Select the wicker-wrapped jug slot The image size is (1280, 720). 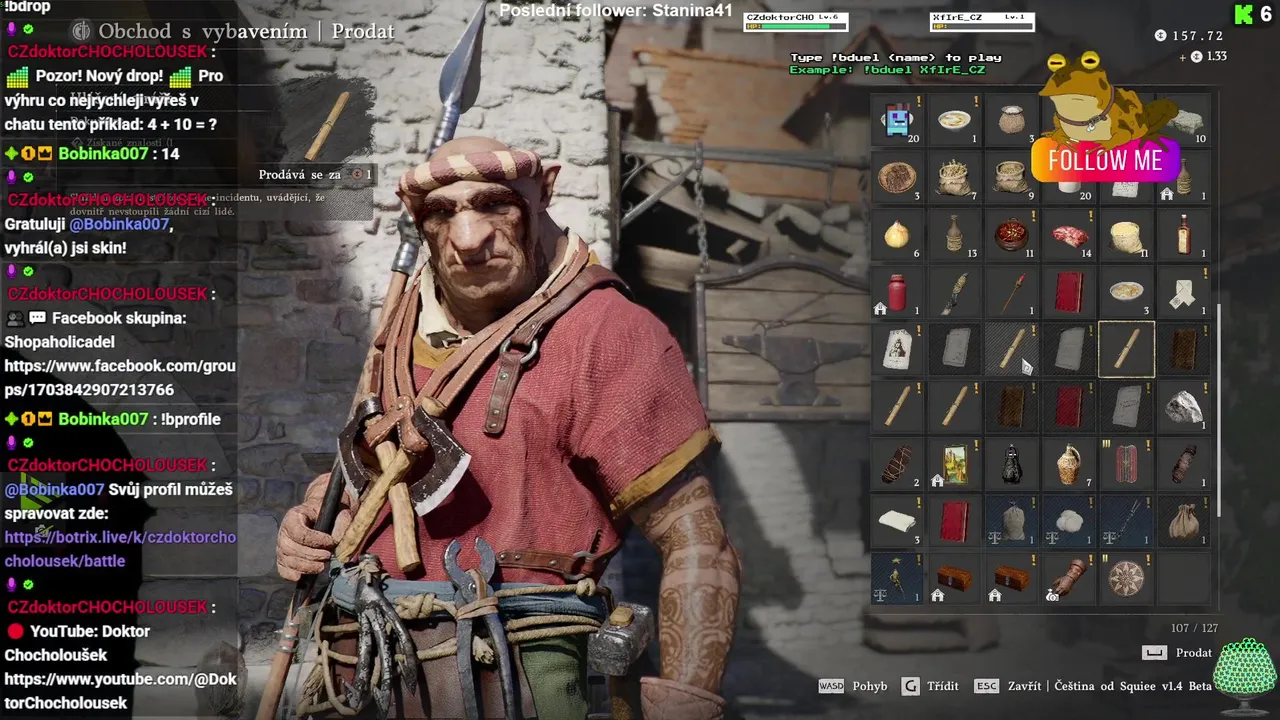click(1069, 464)
